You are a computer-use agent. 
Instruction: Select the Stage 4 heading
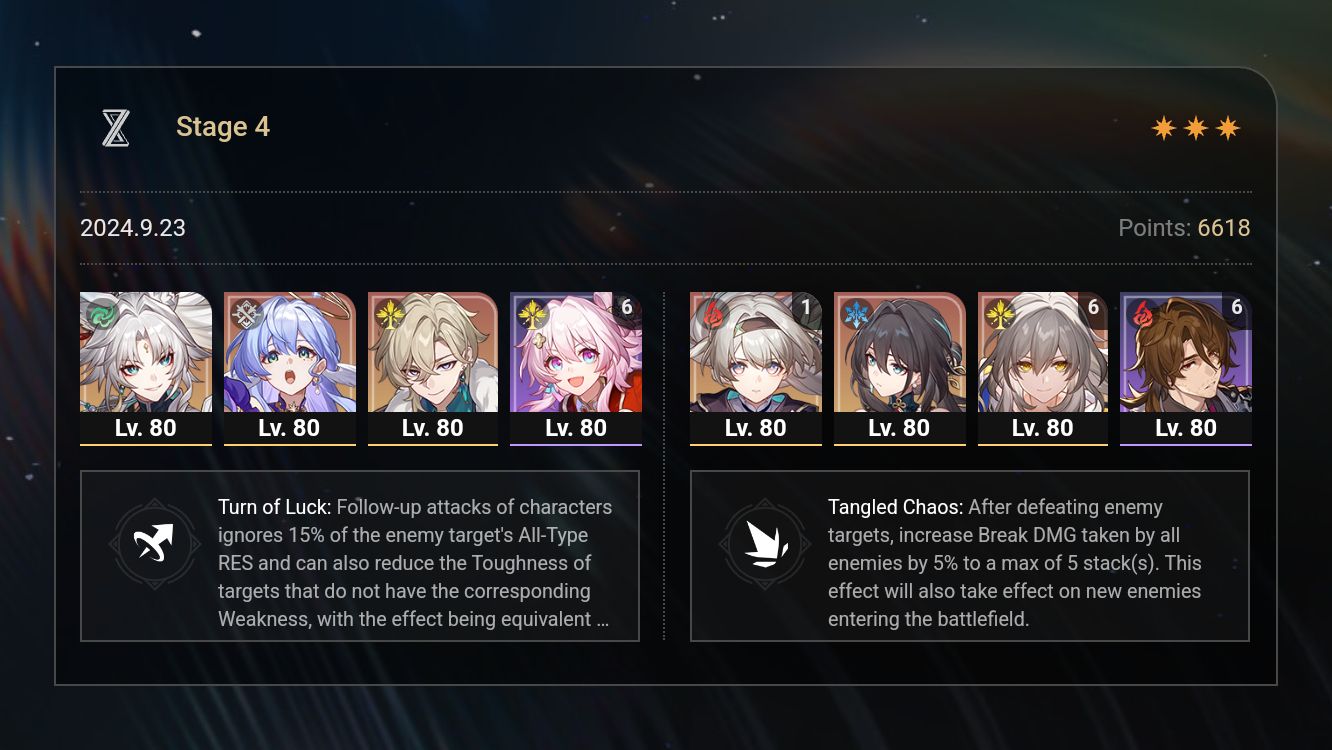[222, 126]
